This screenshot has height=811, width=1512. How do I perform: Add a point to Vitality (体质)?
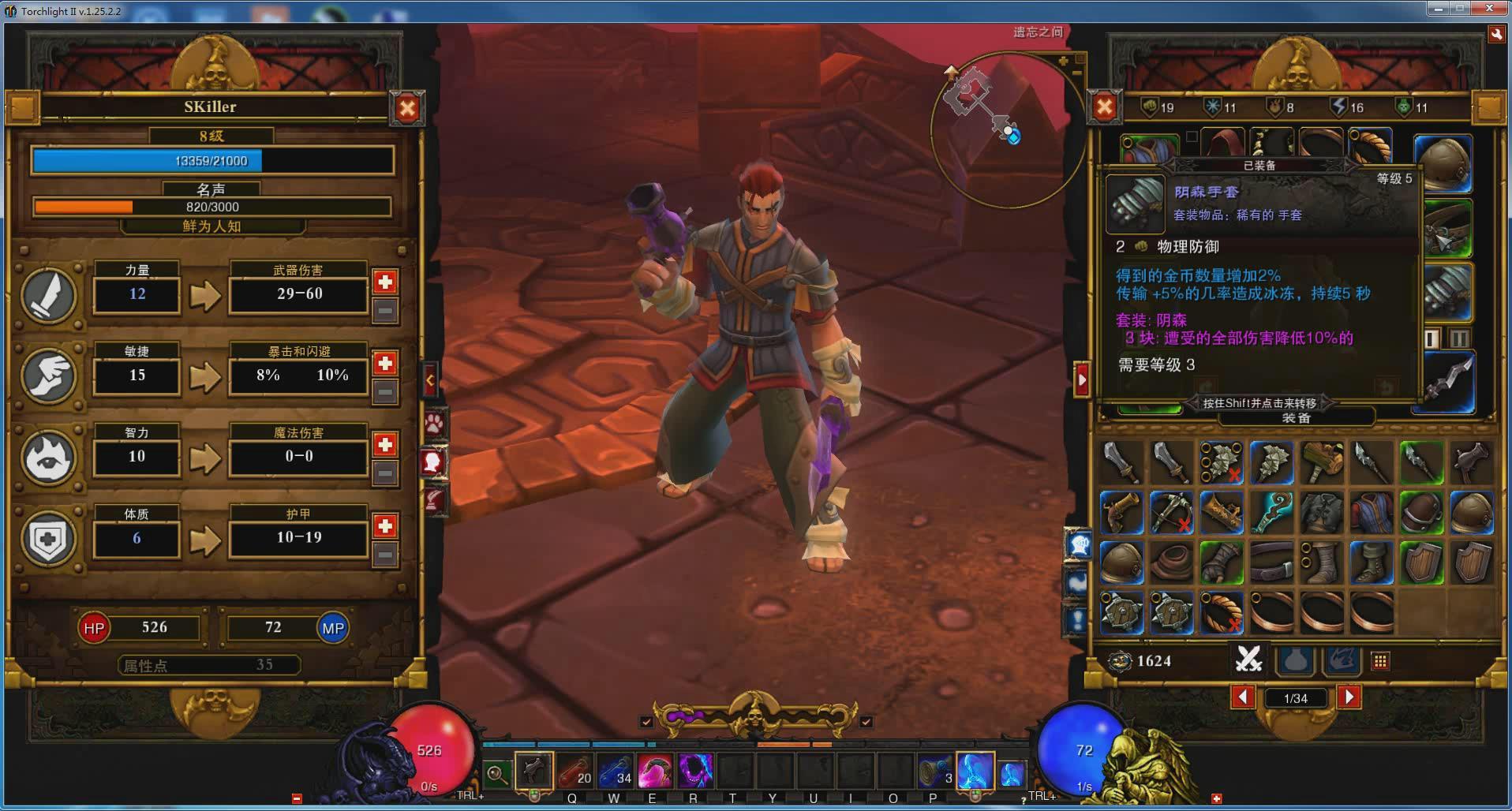[x=385, y=526]
